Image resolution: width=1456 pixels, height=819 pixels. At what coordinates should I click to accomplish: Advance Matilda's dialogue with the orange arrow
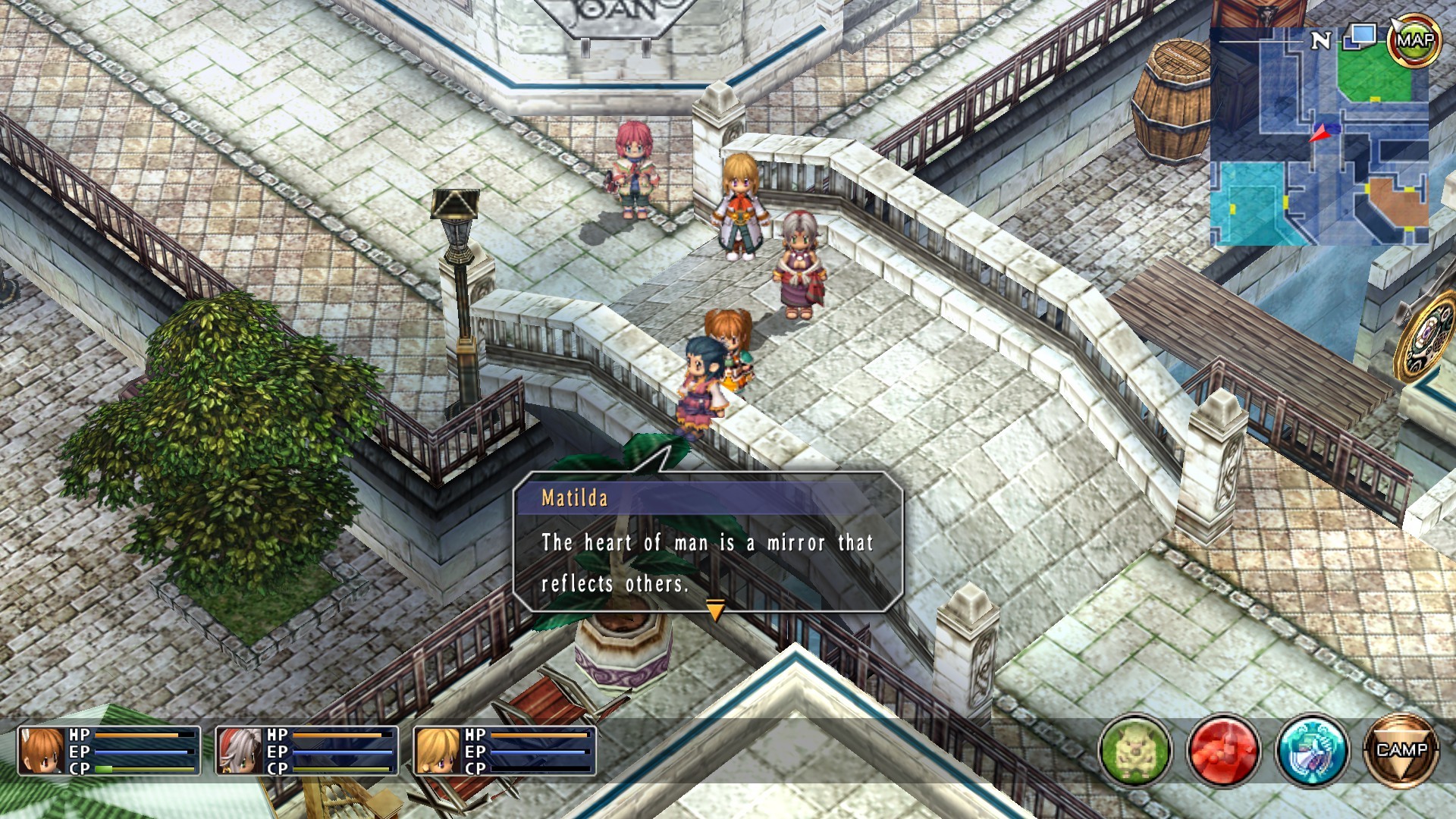point(715,609)
